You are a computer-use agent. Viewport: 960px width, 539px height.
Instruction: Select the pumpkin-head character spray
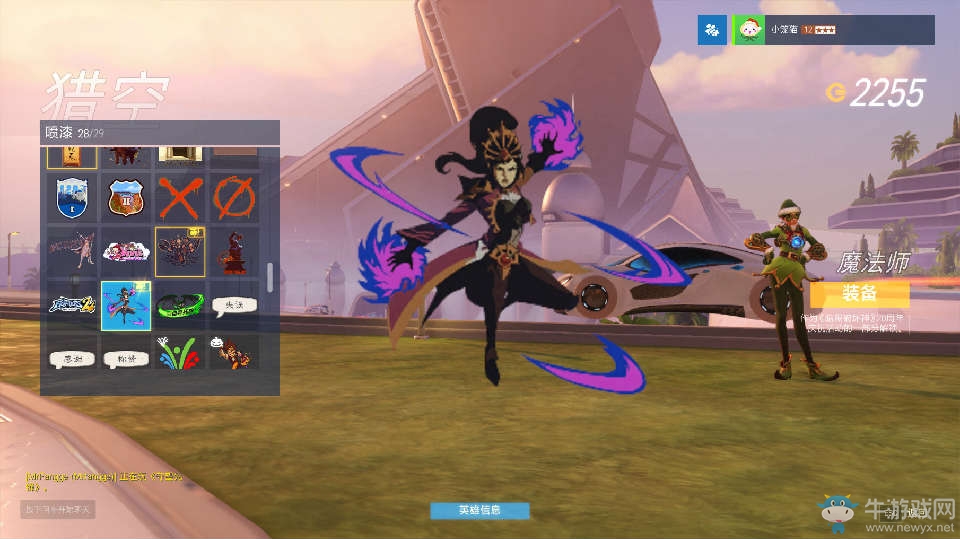234,352
